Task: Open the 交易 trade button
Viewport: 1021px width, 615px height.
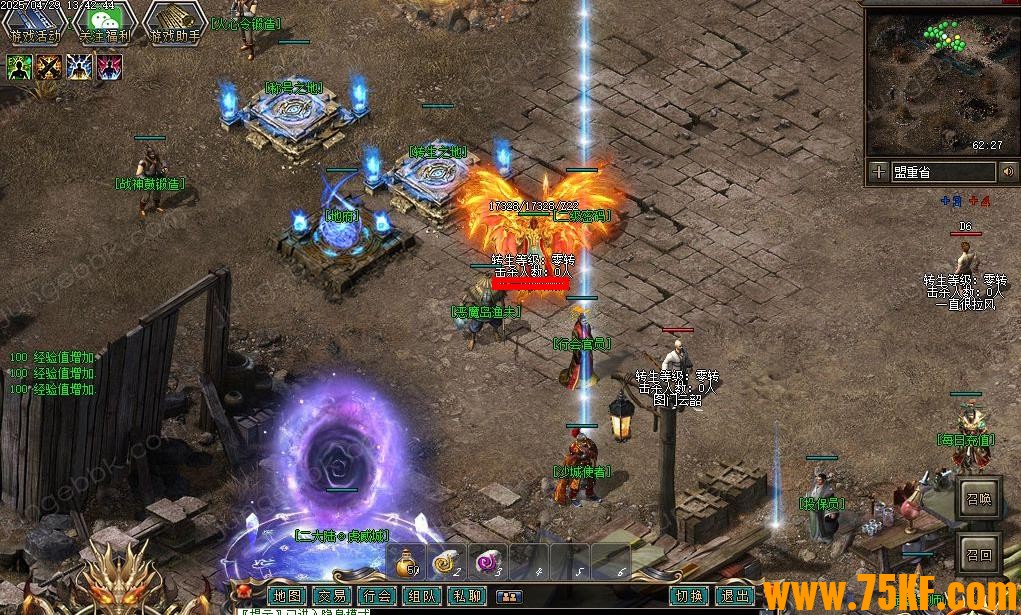Action: [332, 596]
